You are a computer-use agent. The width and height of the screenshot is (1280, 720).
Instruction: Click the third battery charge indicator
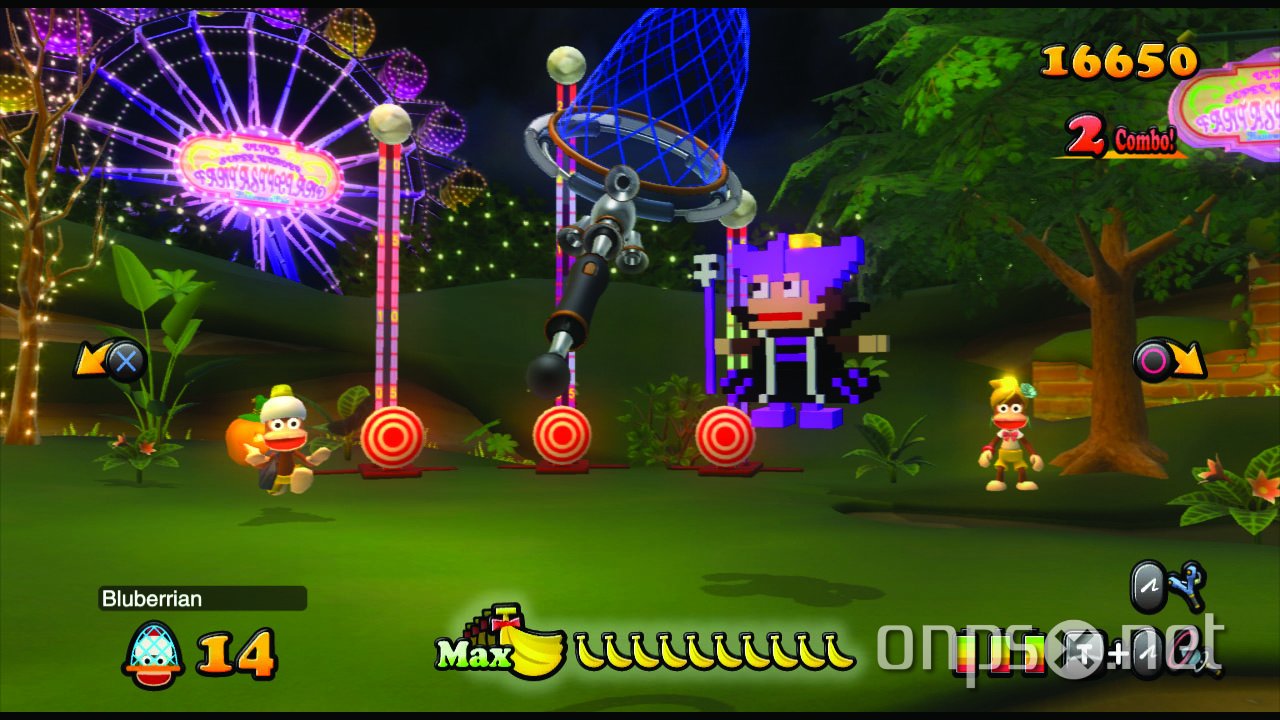[1034, 653]
